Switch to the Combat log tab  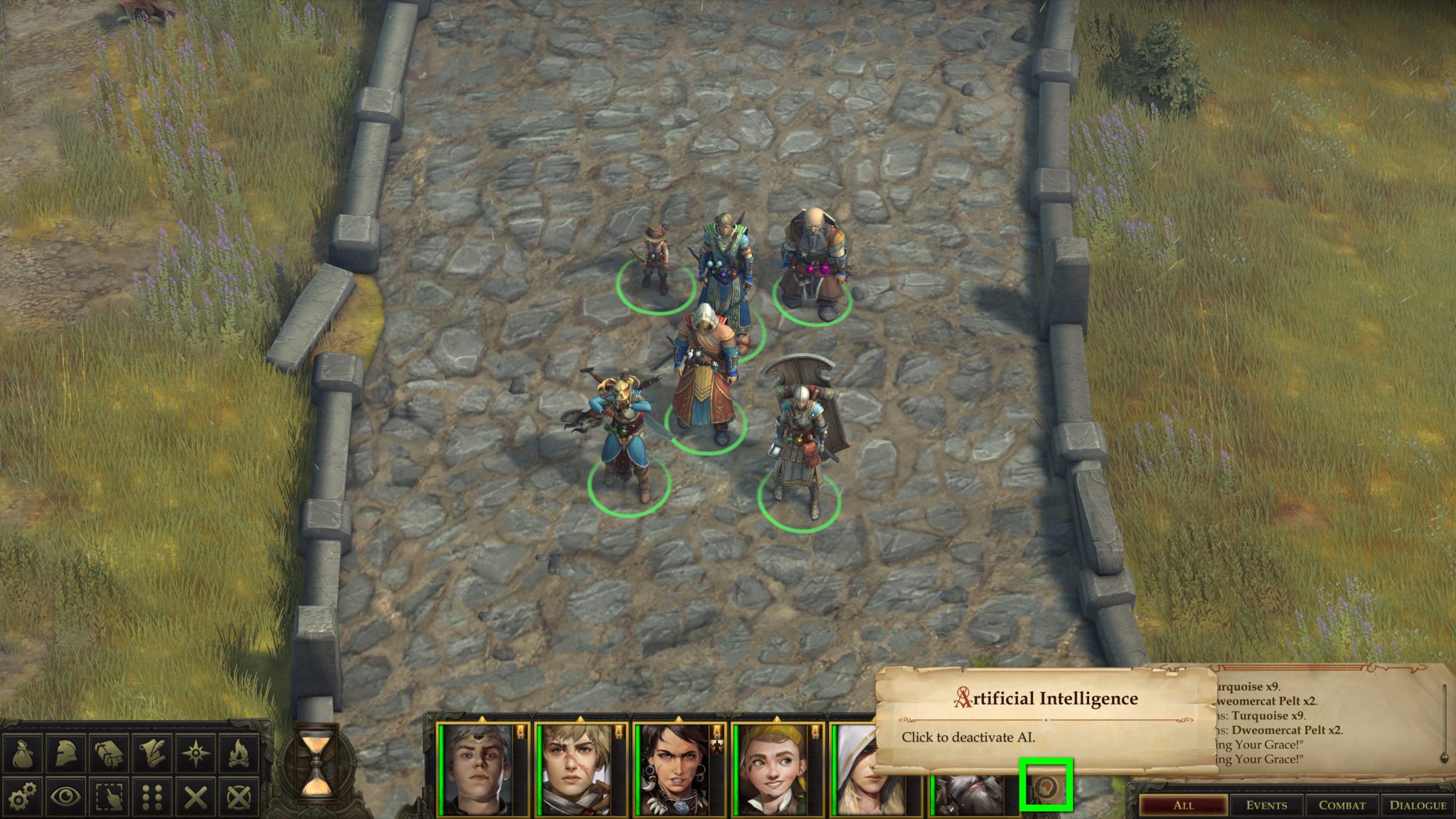1342,805
